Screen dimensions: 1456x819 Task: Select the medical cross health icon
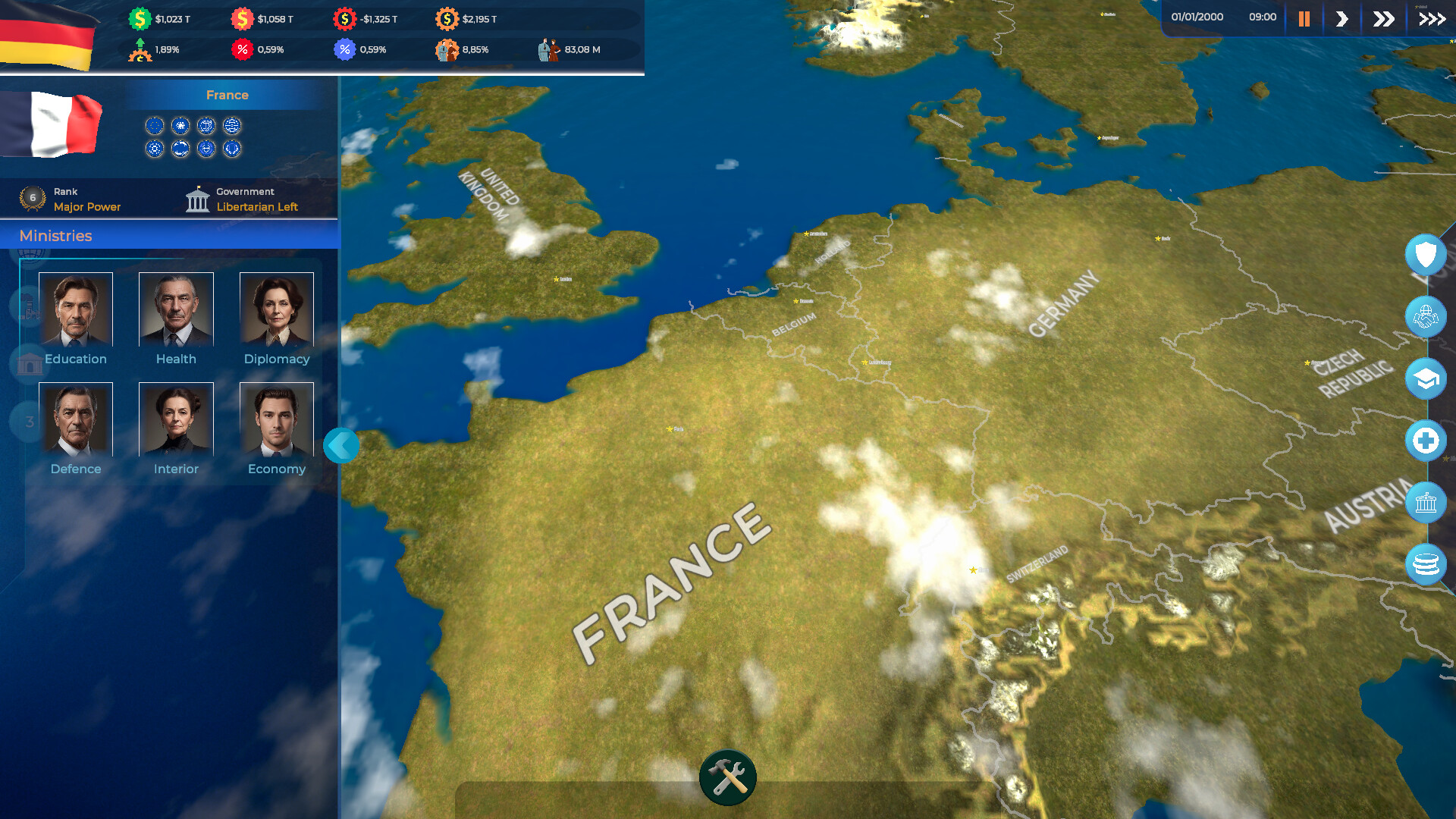[x=1426, y=440]
